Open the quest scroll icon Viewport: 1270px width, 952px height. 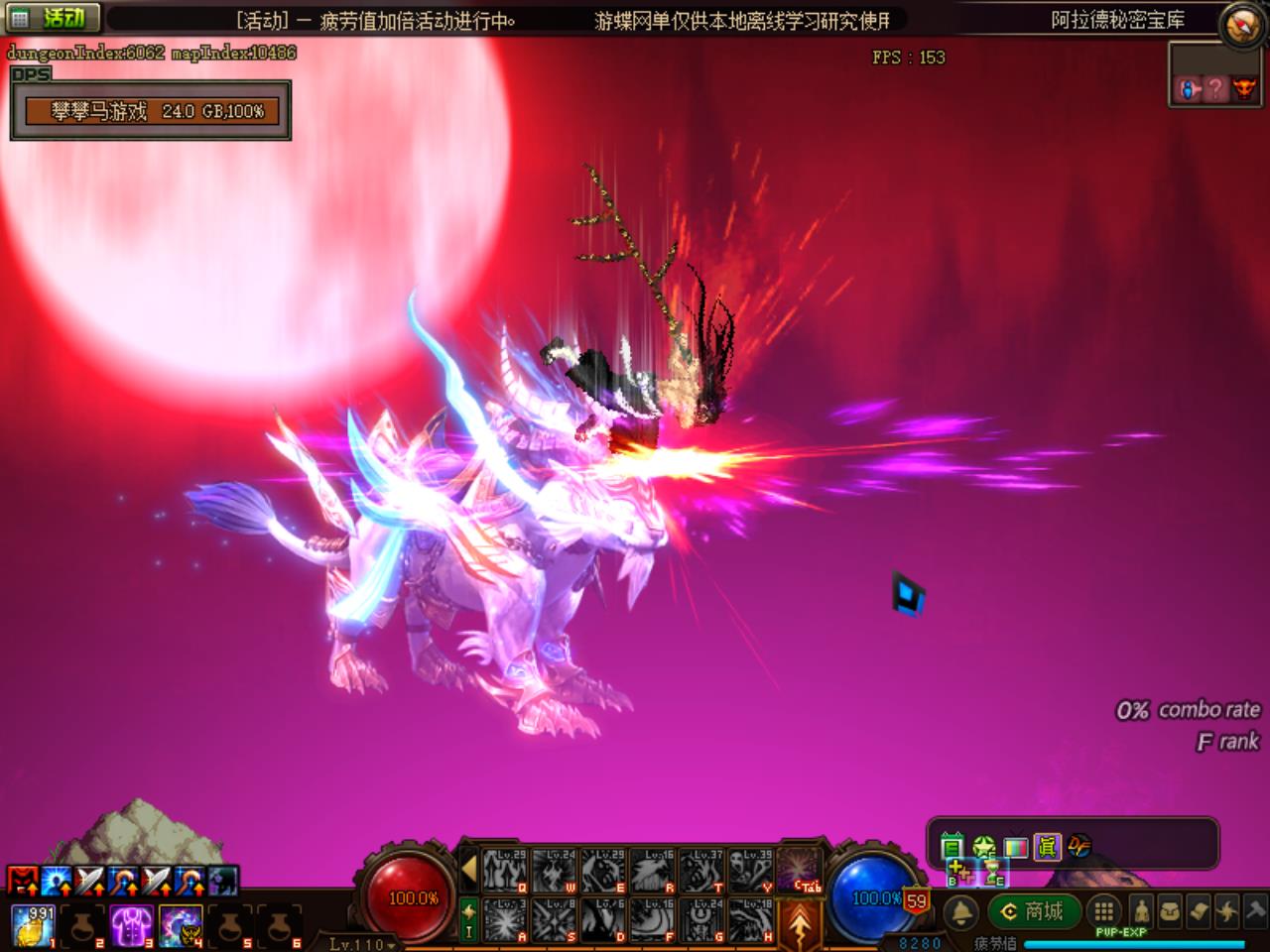tap(1200, 910)
